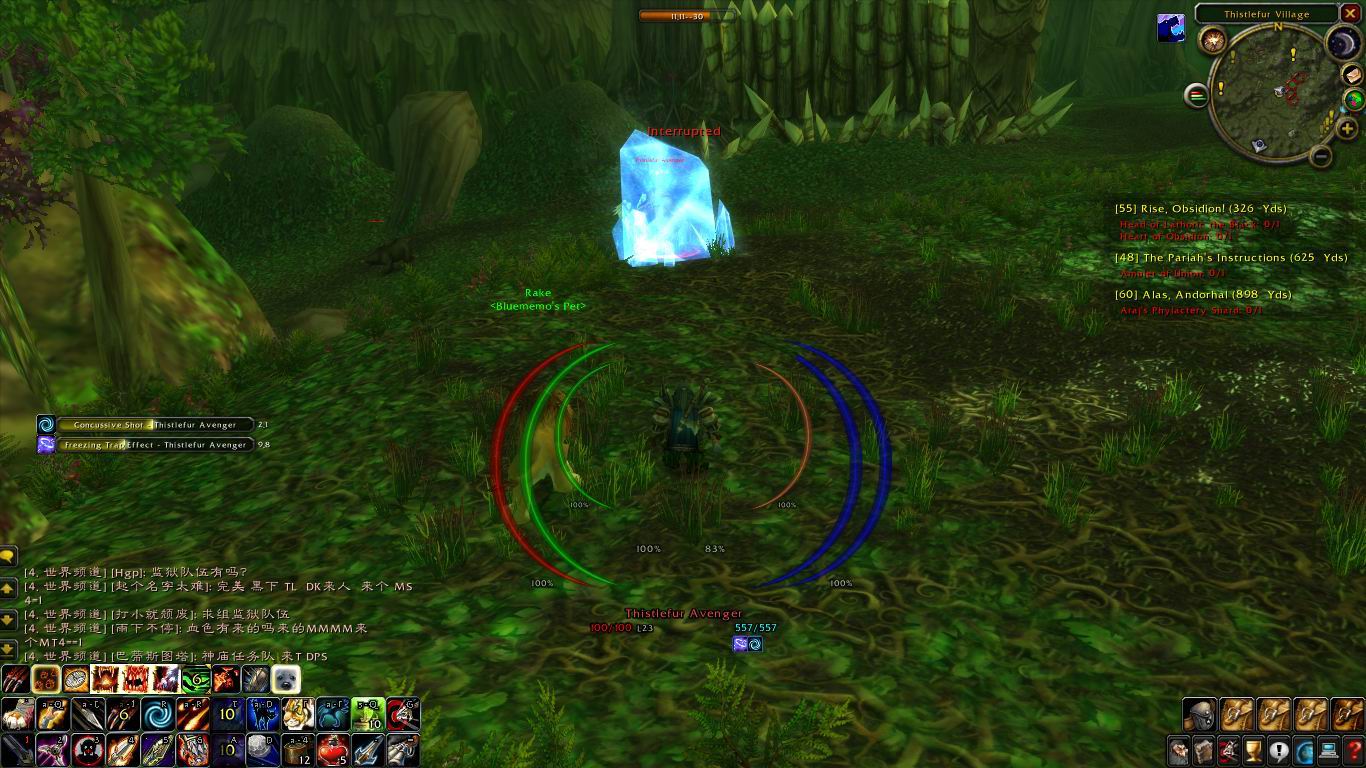Screen dimensions: 1366x768
Task: Open the Game Menu (computer icon)
Action: click(x=1329, y=750)
